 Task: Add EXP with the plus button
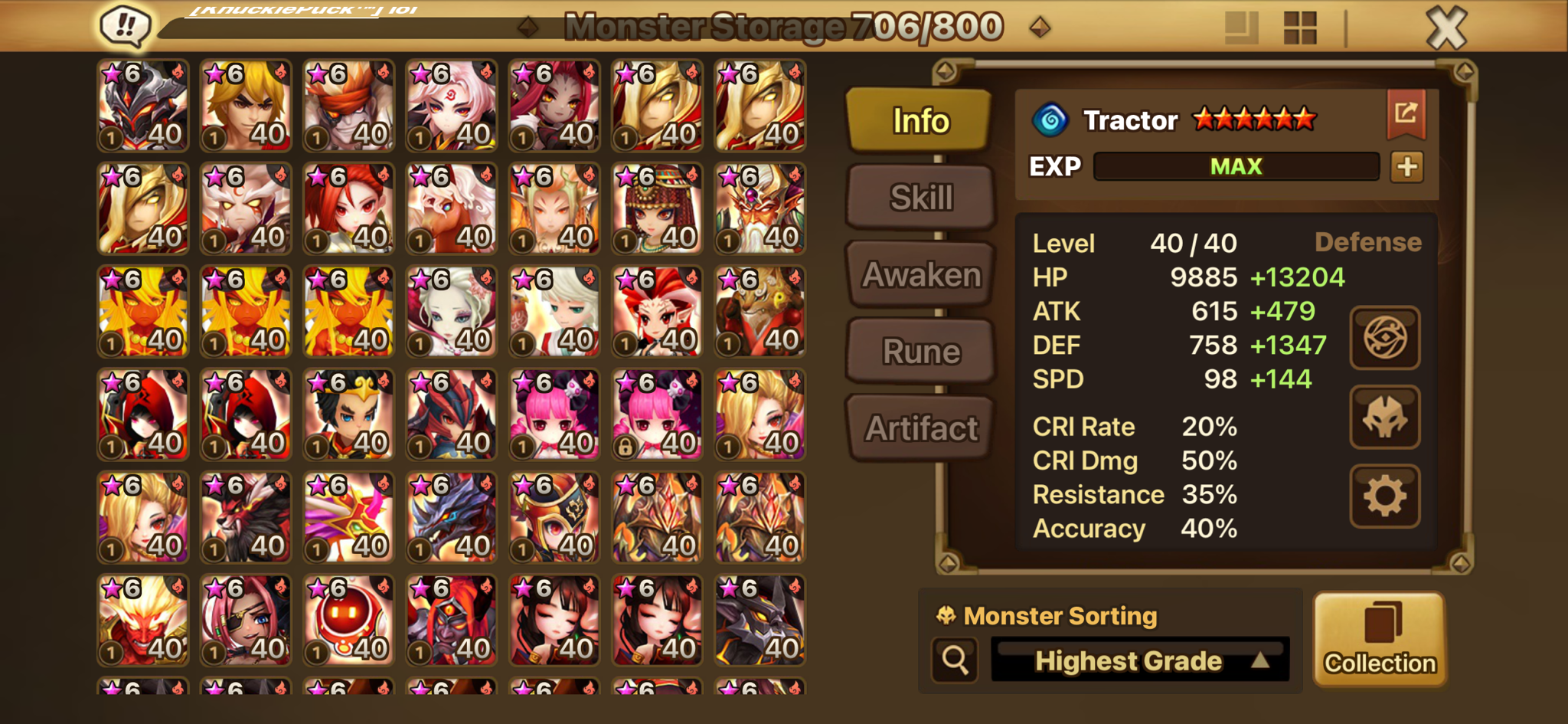click(1406, 167)
